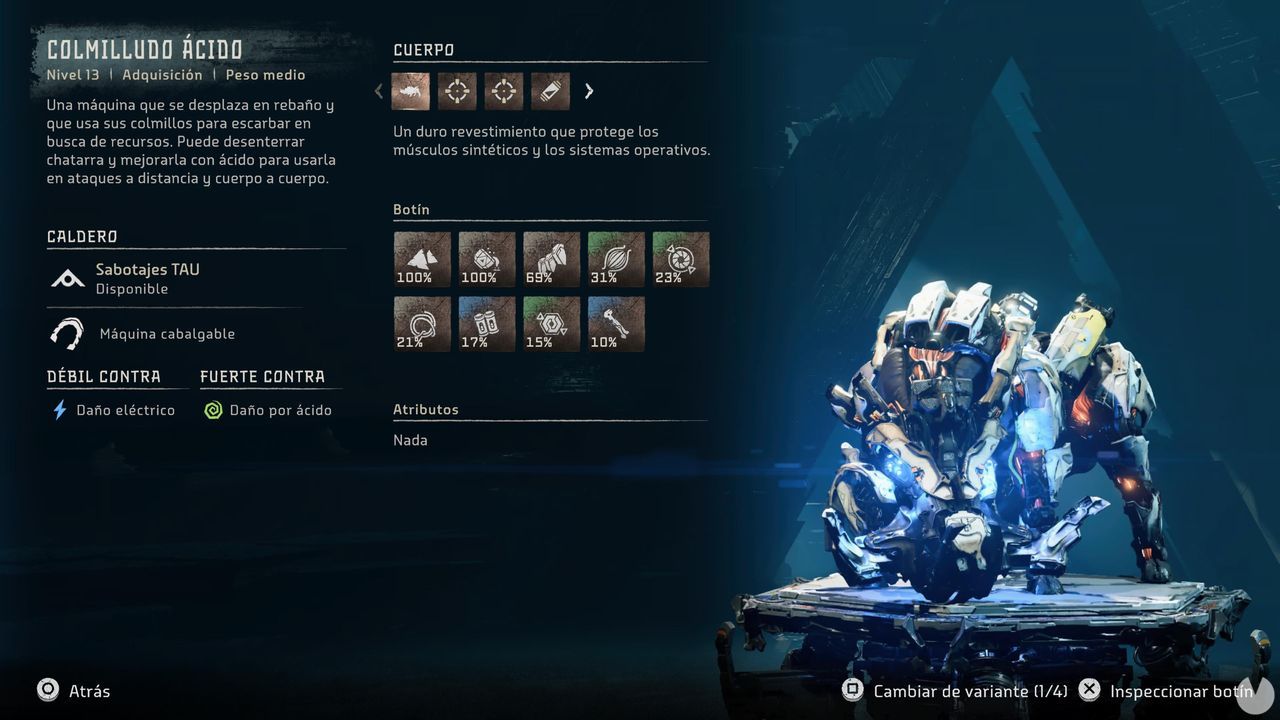This screenshot has height=720, width=1280.
Task: Select Inspeccionar botín
Action: tap(1089, 690)
